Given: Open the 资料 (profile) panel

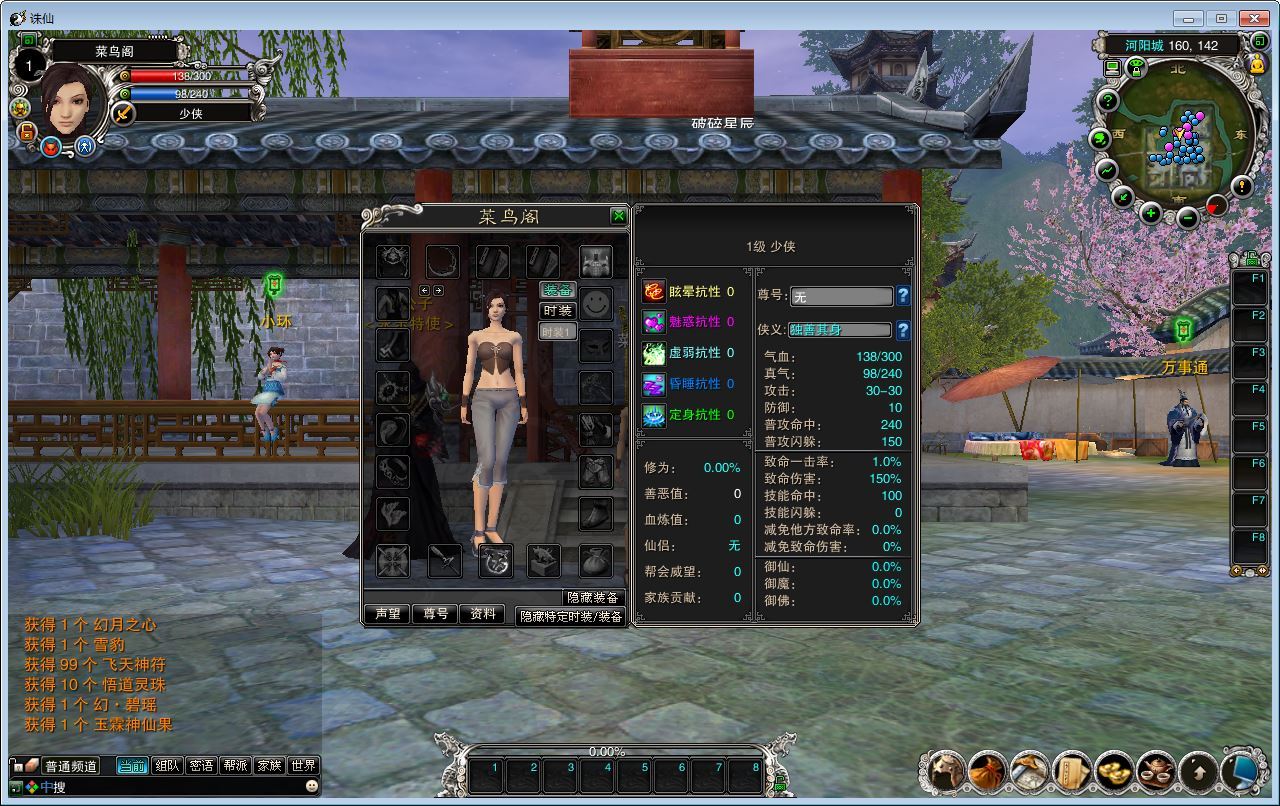Looking at the screenshot, I should [x=483, y=614].
